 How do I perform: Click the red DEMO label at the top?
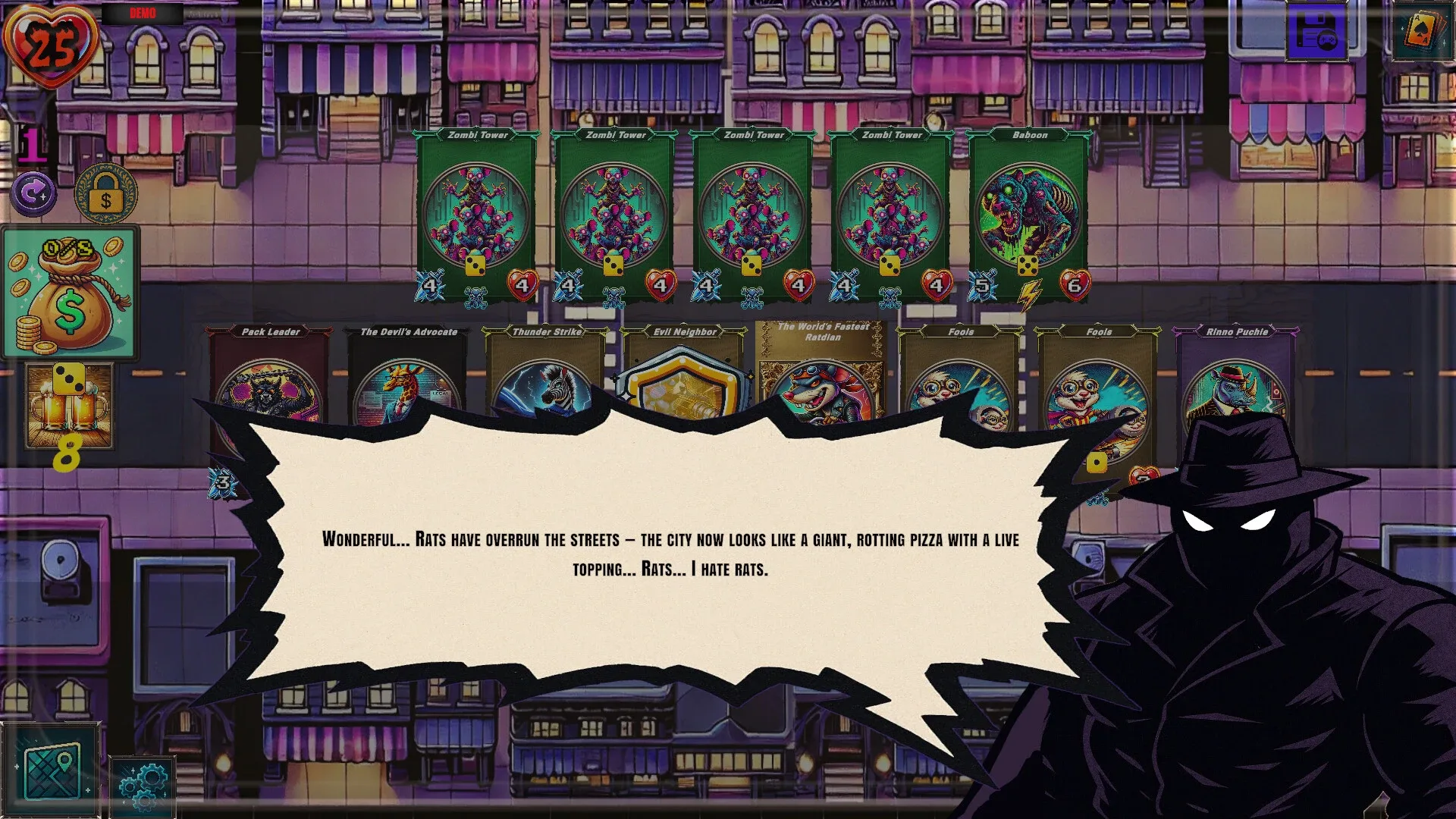[x=145, y=13]
